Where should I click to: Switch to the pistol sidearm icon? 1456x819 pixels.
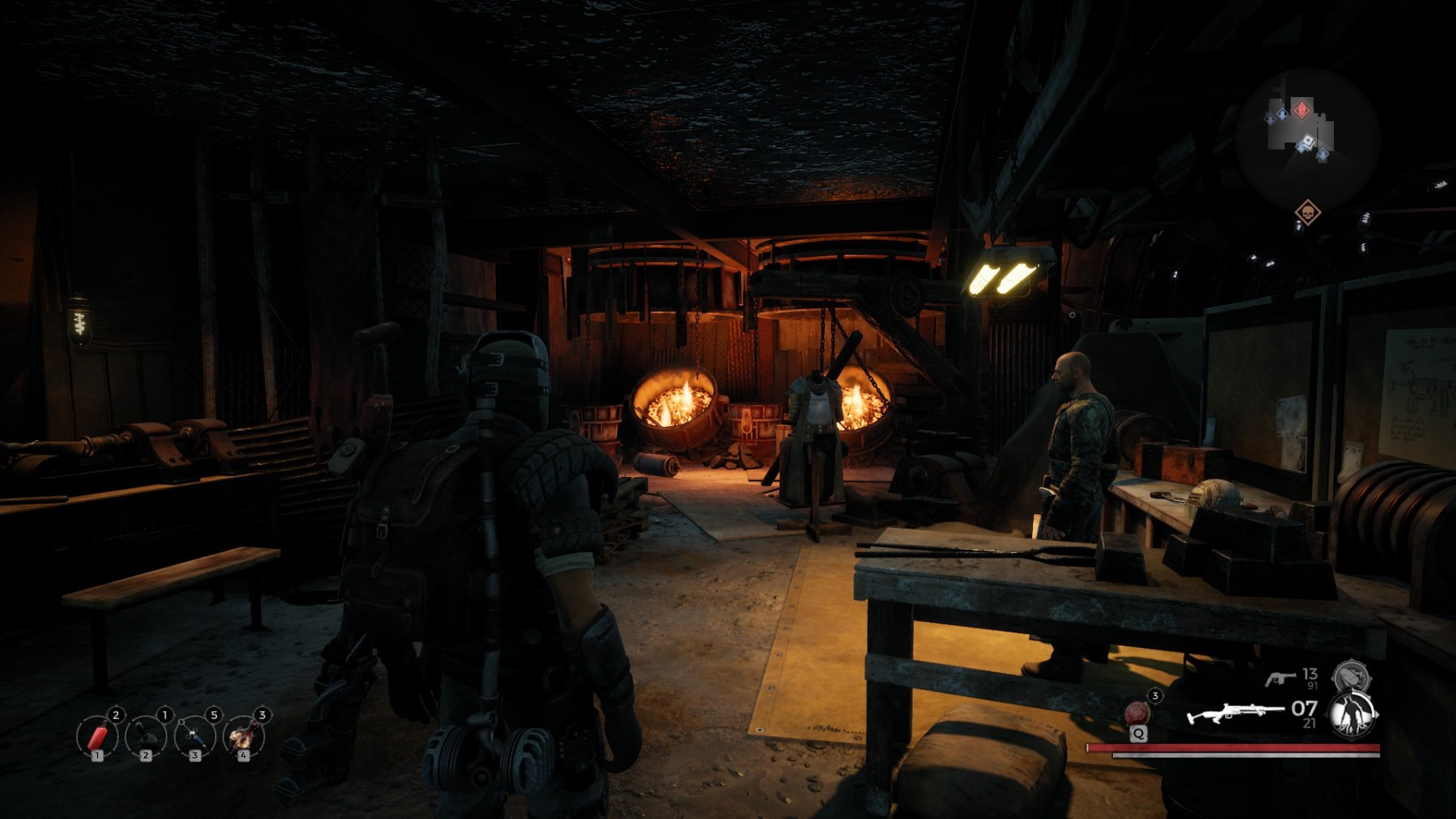1280,678
